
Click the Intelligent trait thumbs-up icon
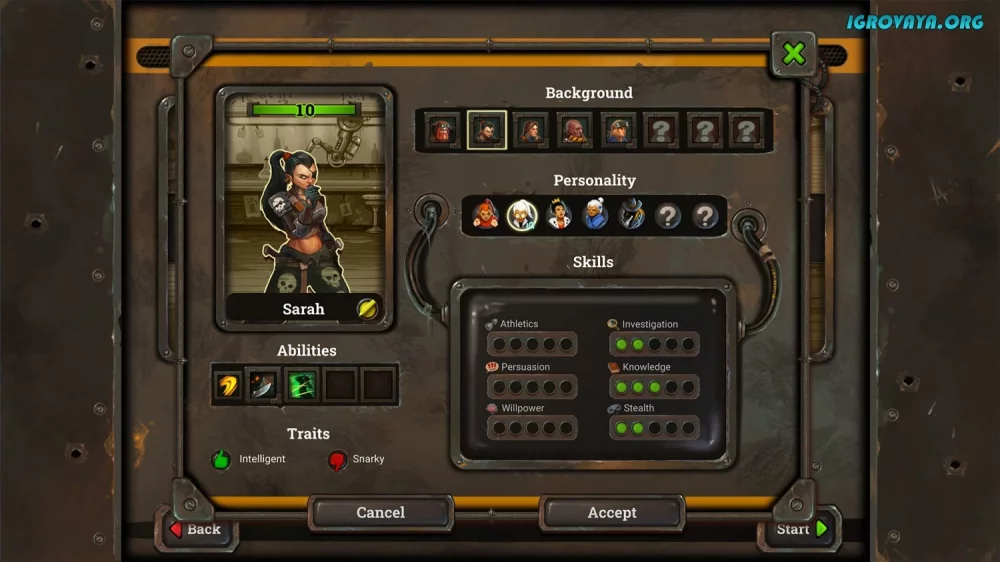click(x=221, y=460)
